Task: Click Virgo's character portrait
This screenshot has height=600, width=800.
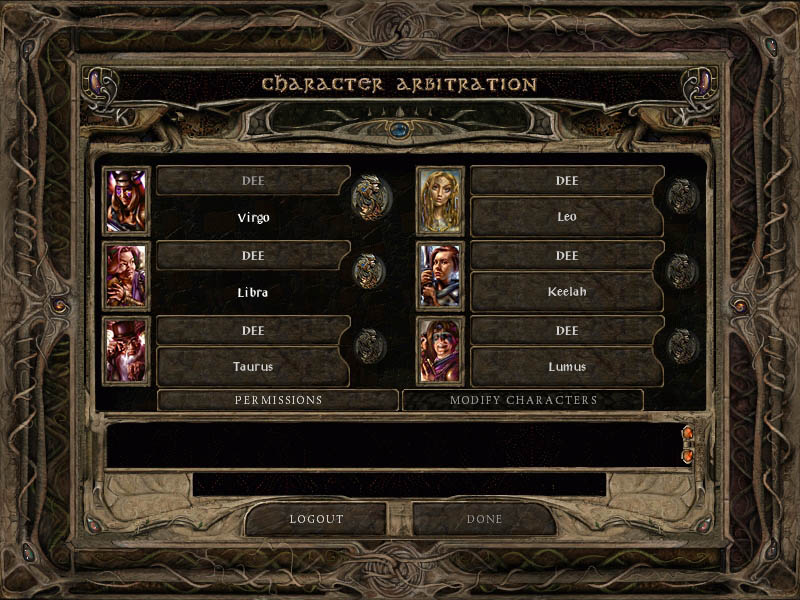Action: (127, 200)
